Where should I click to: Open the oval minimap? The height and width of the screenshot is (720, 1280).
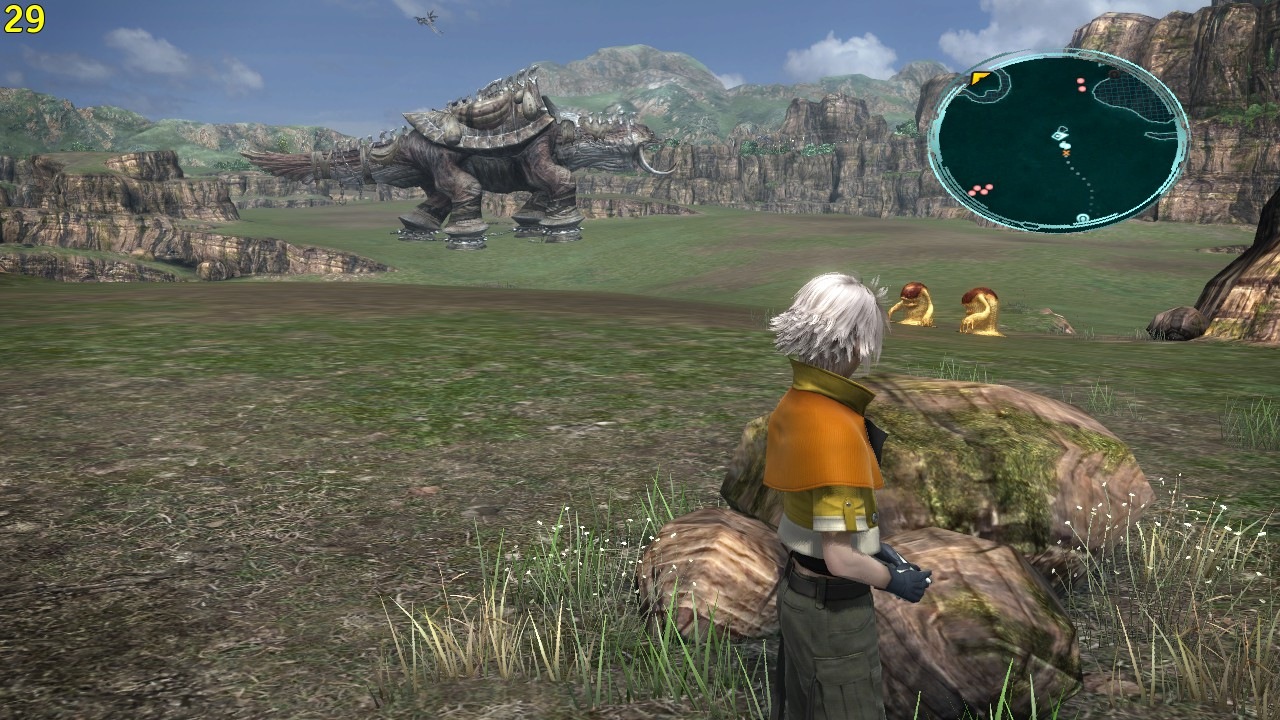(x=1058, y=139)
